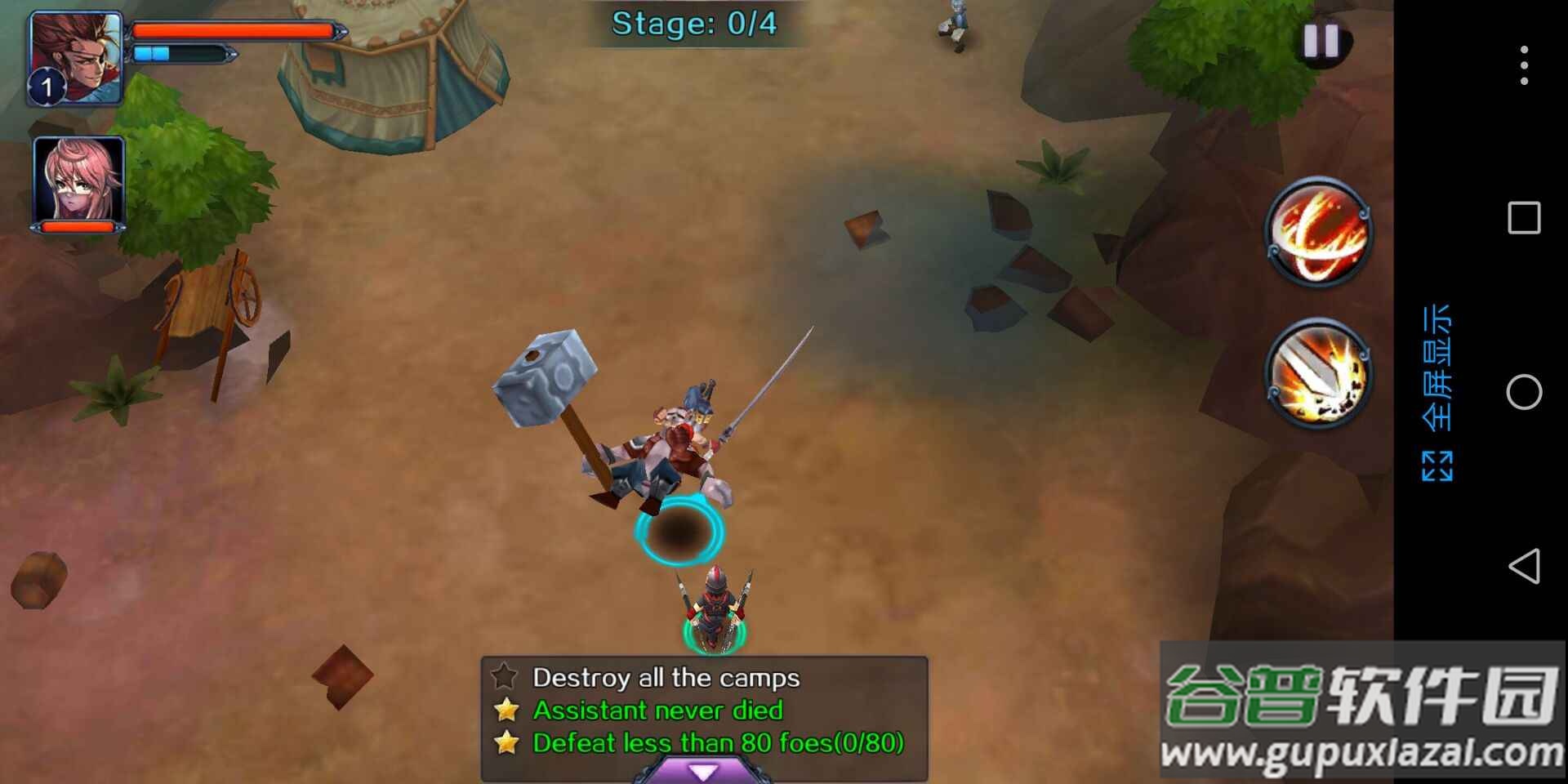Tap the Android home circle button
1568x784 pixels.
click(x=1524, y=393)
